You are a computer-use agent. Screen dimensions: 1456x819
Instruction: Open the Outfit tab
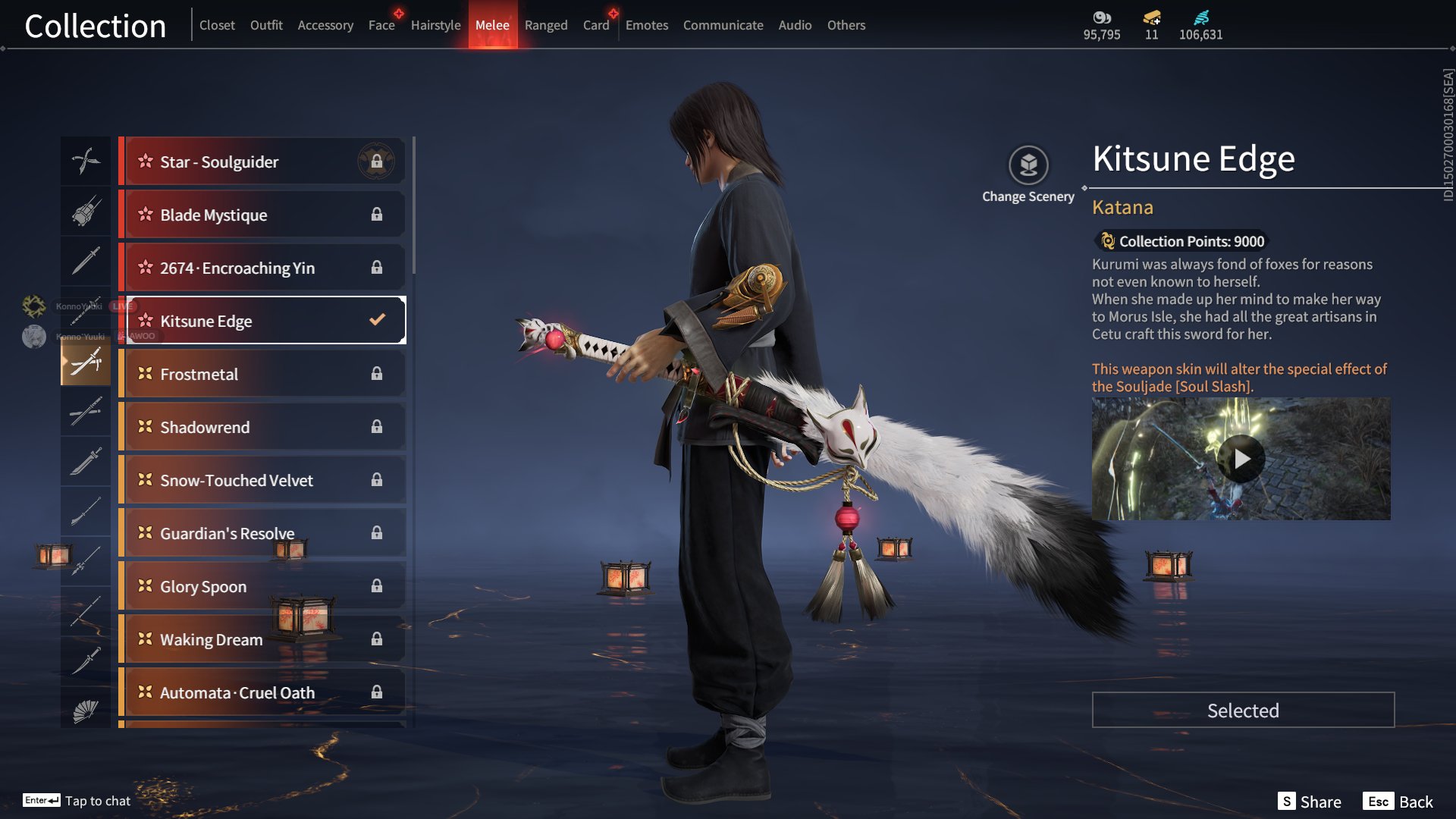coord(266,25)
